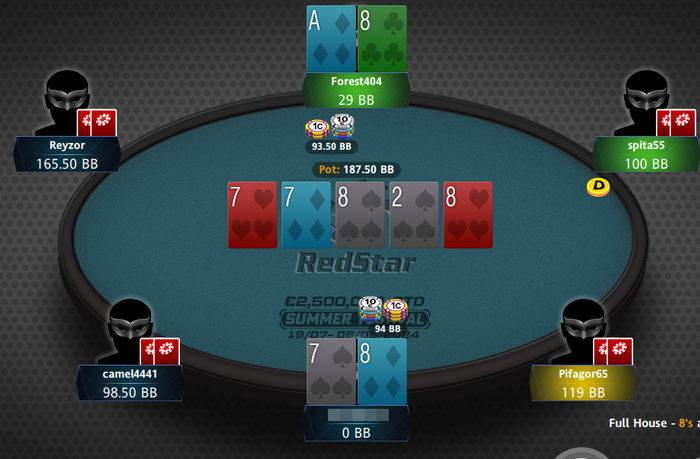Viewport: 700px width, 459px height.
Task: Select Reyzor's name plate
Action: (x=68, y=153)
